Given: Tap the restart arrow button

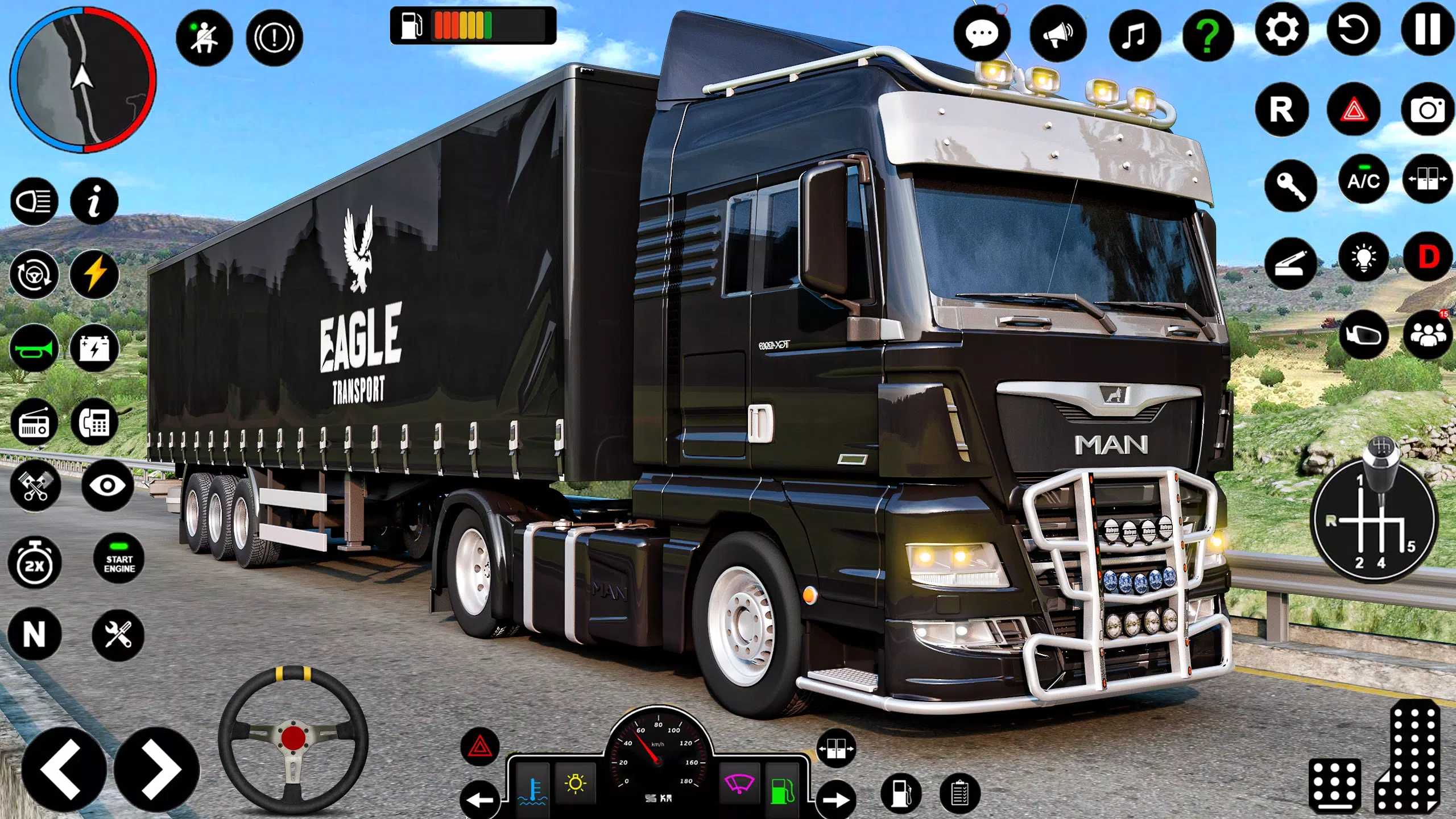Looking at the screenshot, I should [x=1354, y=30].
